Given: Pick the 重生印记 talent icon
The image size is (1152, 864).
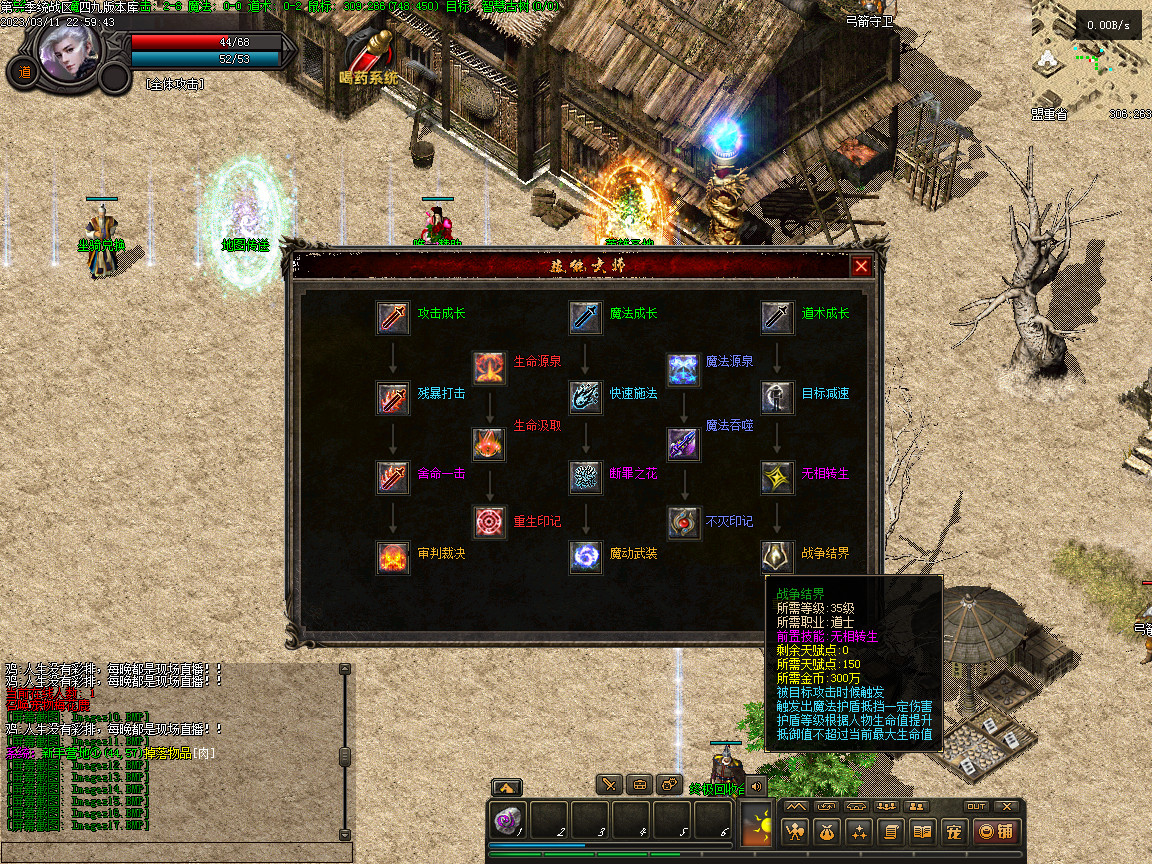Looking at the screenshot, I should pos(489,522).
